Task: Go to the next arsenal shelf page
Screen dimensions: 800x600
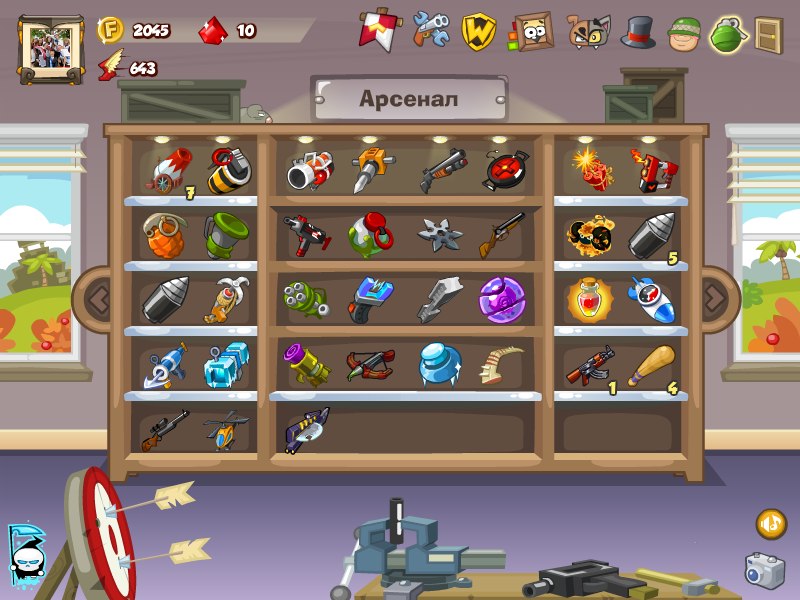Action: [715, 296]
